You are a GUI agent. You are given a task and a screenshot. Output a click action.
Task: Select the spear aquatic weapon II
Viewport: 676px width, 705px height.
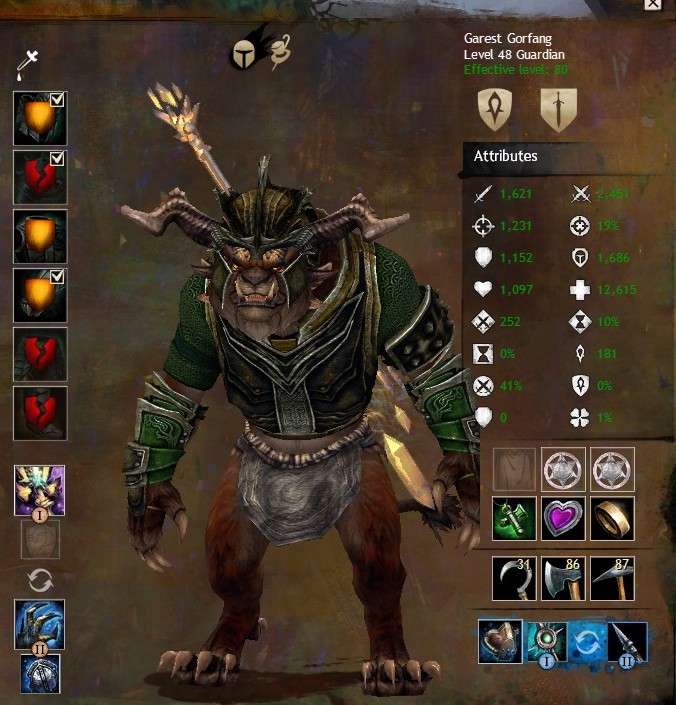626,641
